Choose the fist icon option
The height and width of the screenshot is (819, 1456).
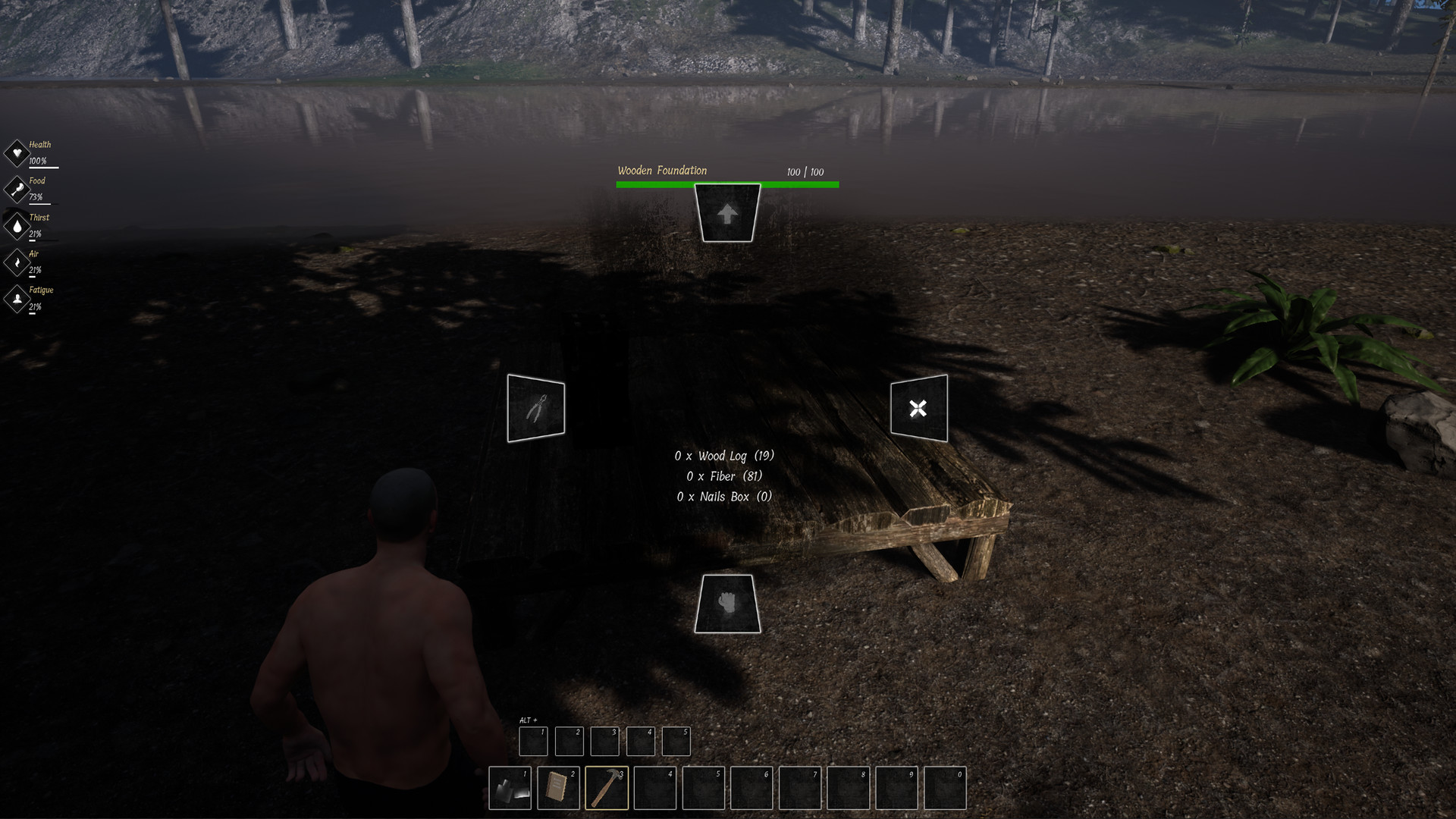[x=727, y=604]
